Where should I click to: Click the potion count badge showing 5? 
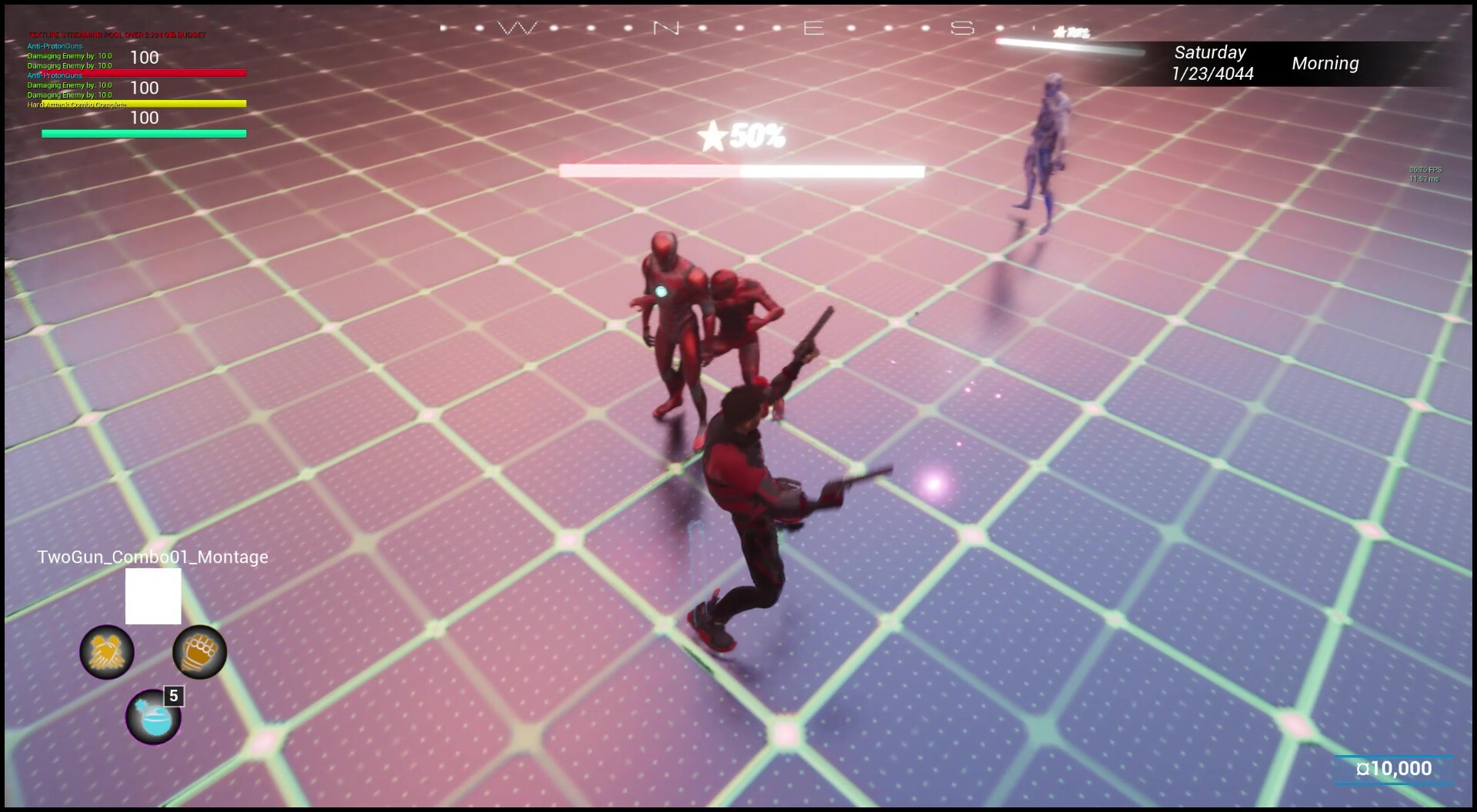[172, 694]
